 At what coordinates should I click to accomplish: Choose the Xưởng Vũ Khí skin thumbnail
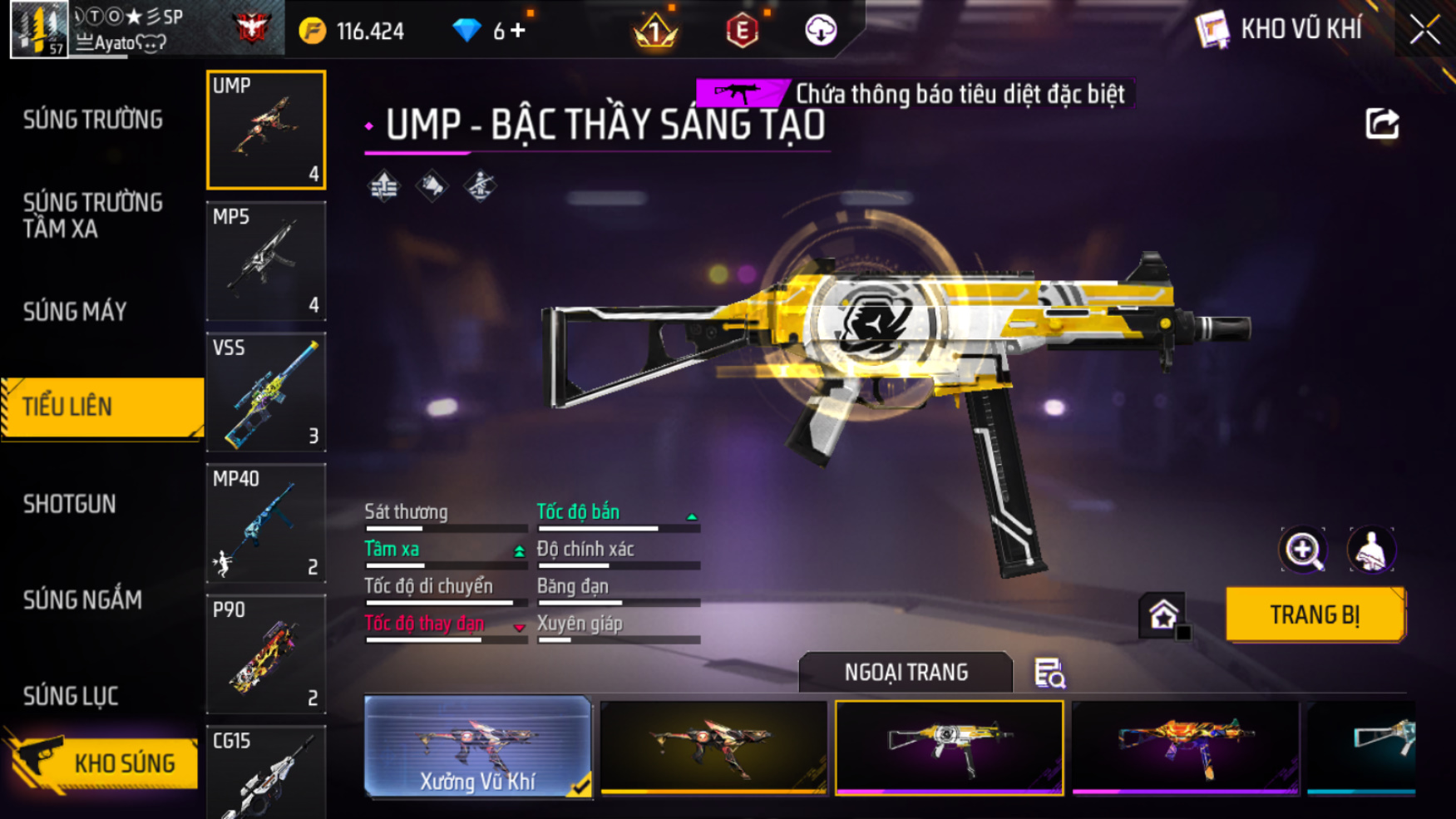point(477,747)
